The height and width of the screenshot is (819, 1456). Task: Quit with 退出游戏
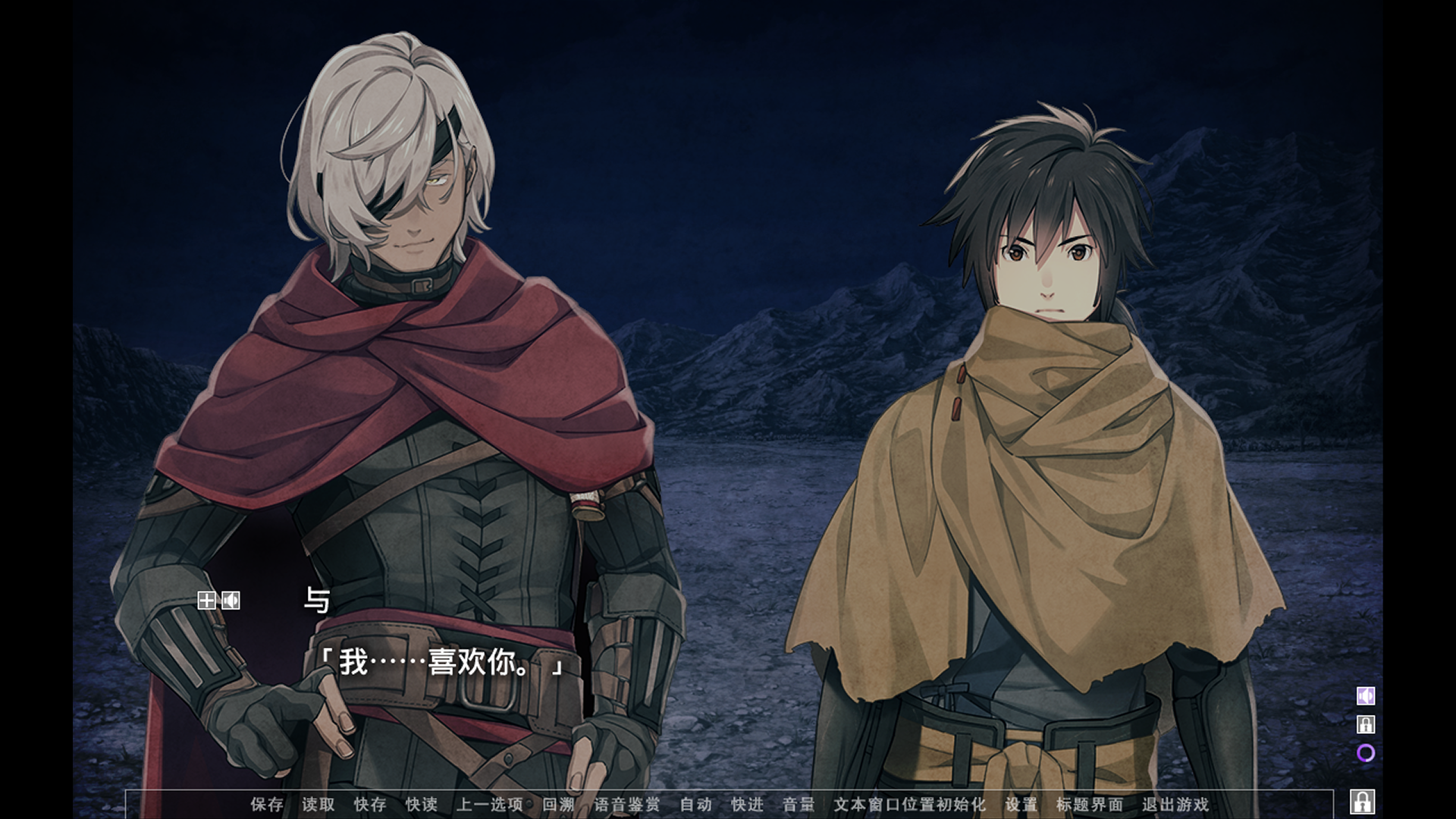pos(1175,804)
